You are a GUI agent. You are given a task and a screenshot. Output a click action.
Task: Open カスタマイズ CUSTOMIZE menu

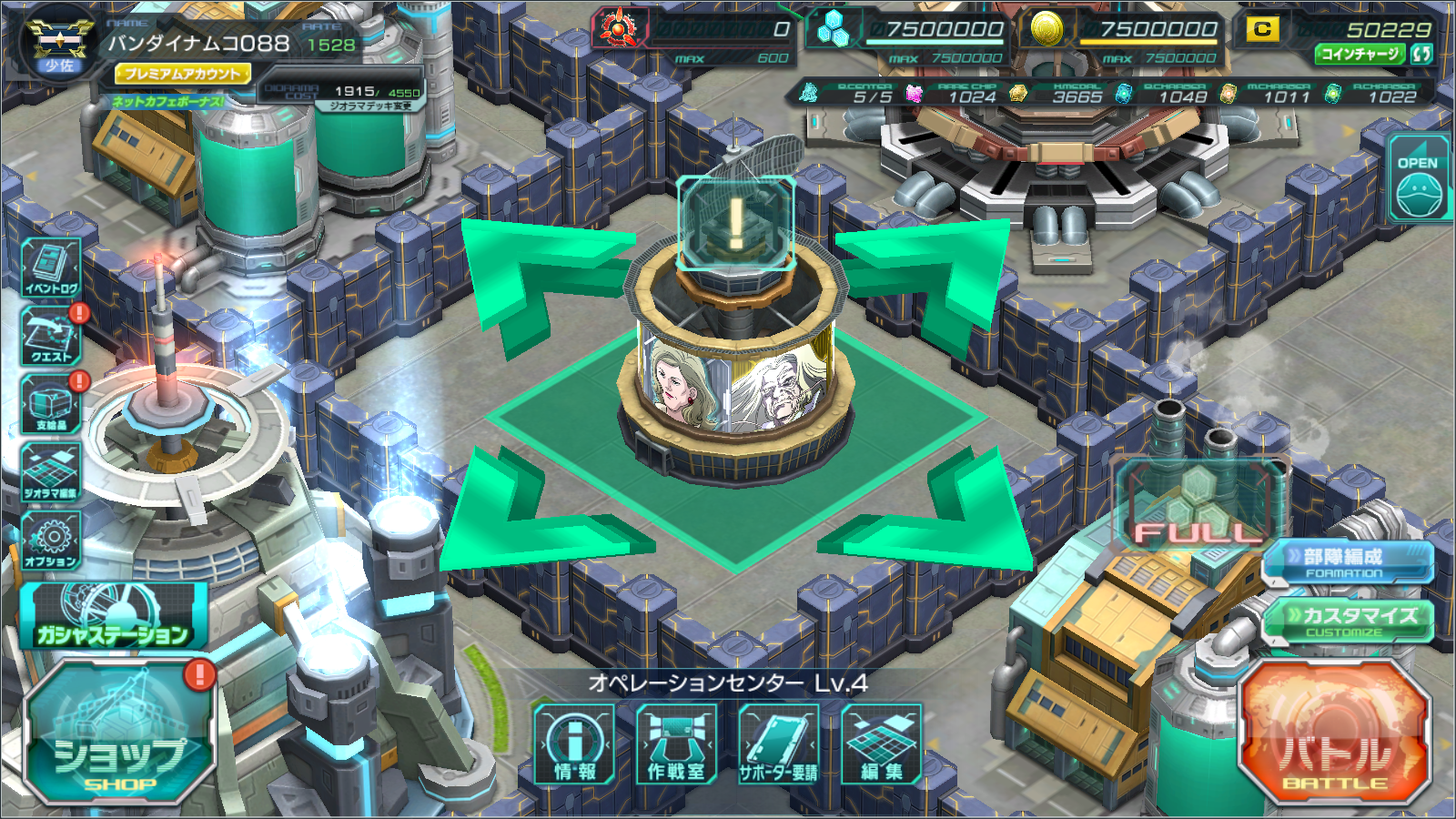1349,621
